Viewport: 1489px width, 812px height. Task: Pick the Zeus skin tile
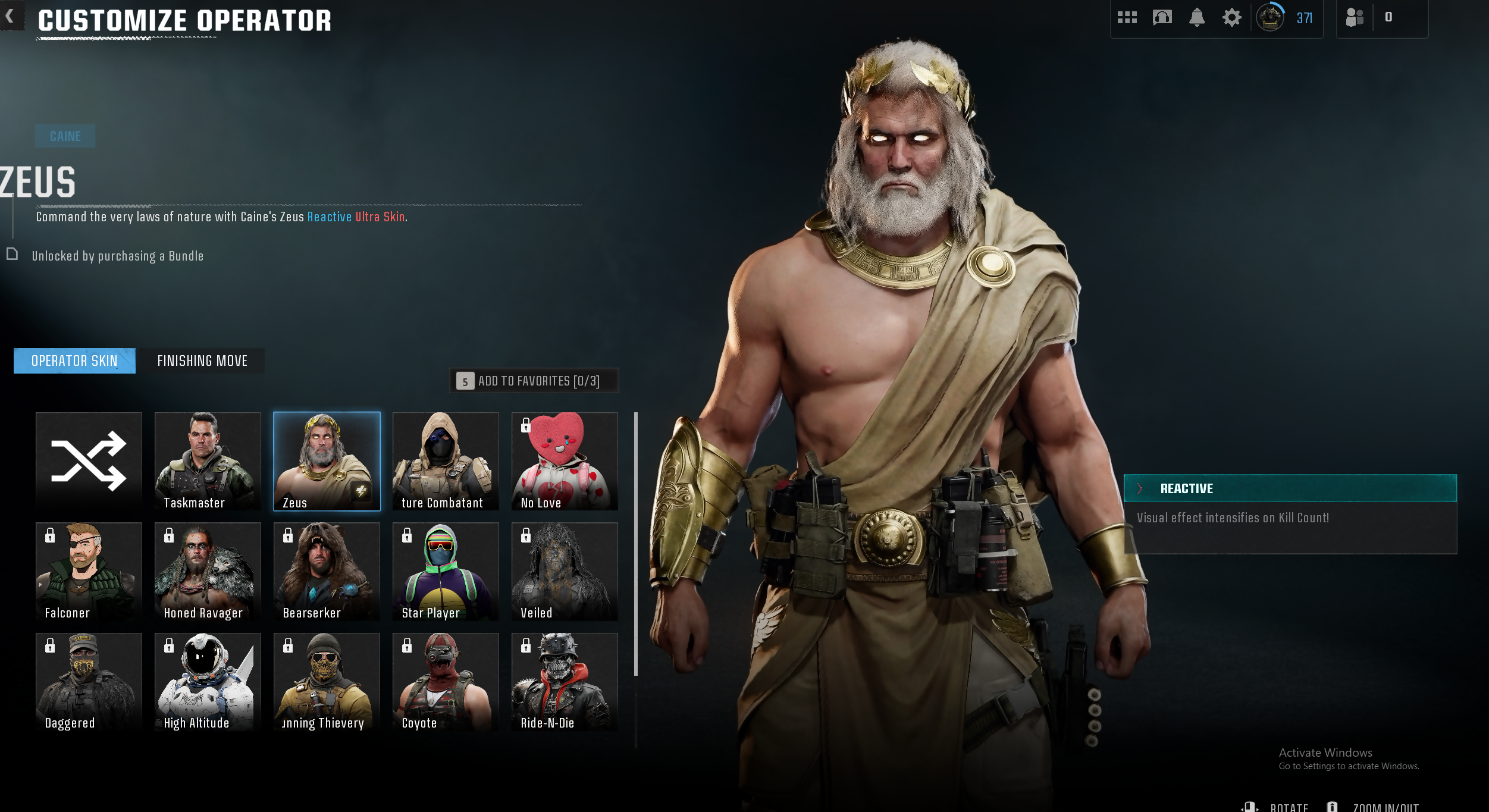click(327, 461)
